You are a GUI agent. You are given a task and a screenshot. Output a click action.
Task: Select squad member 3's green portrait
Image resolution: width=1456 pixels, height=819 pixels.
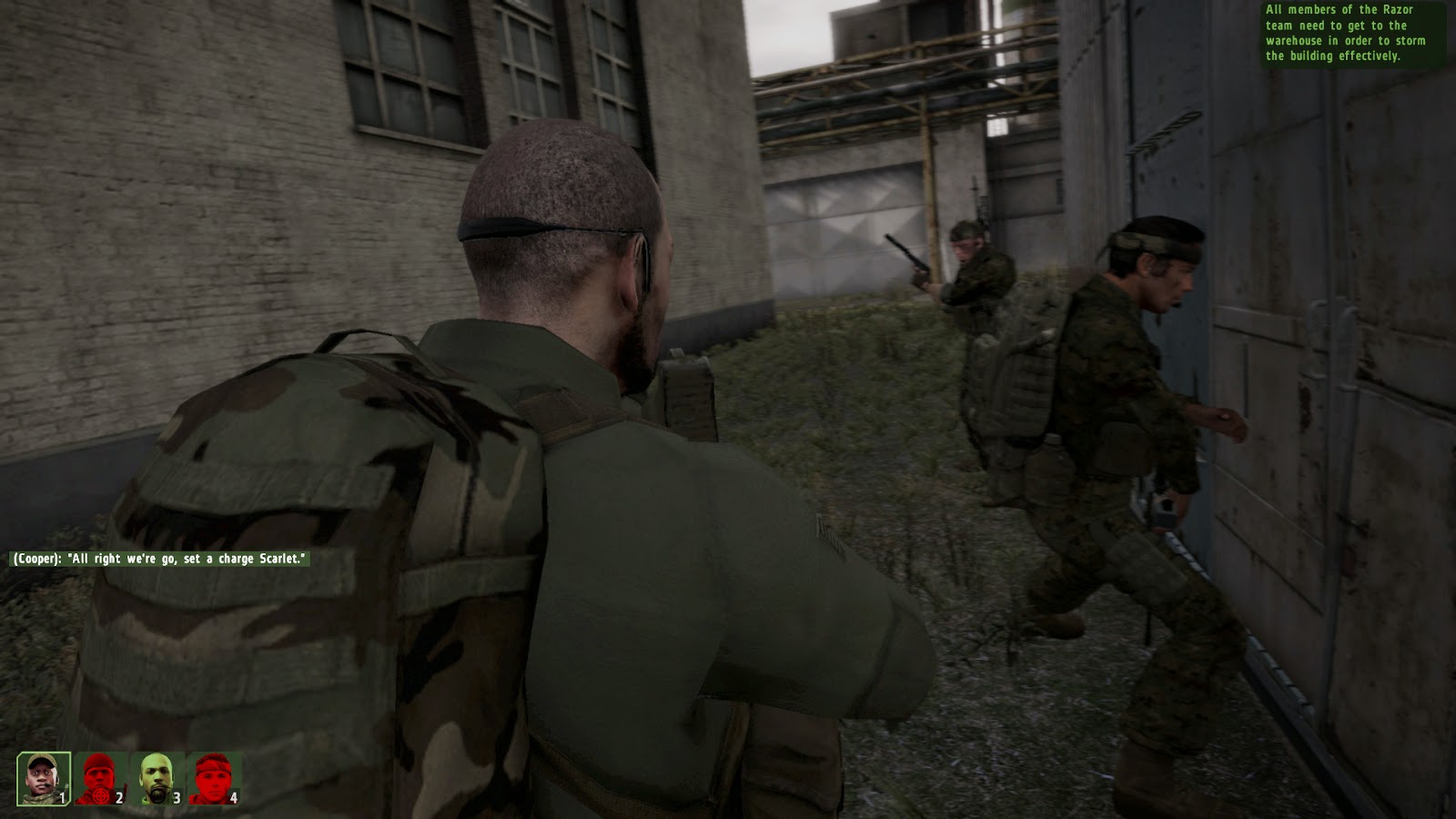(x=155, y=778)
